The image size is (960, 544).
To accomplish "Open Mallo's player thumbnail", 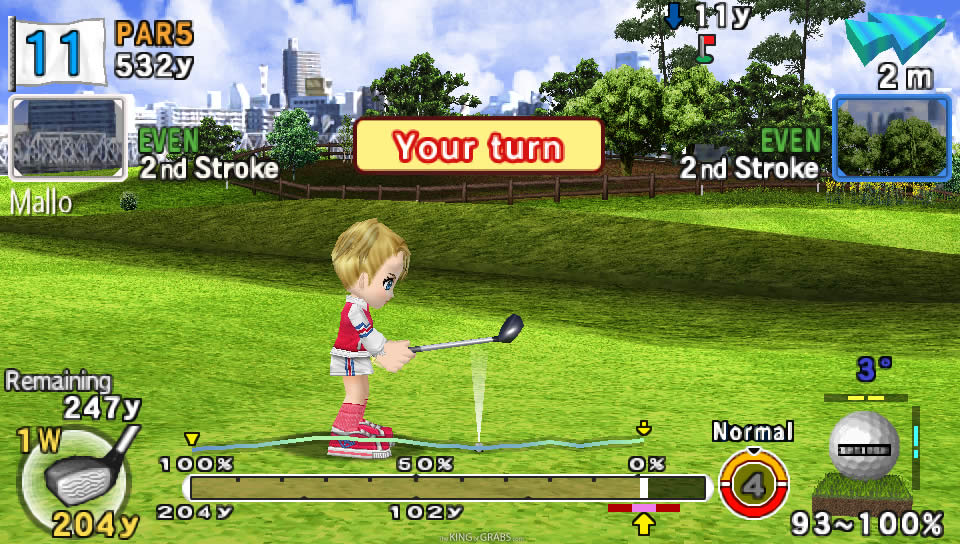I will (x=67, y=138).
